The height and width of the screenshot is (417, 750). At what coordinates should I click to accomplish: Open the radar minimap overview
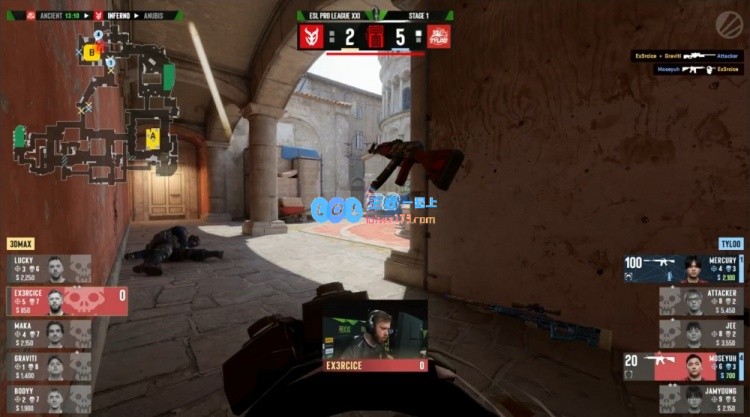(93, 105)
